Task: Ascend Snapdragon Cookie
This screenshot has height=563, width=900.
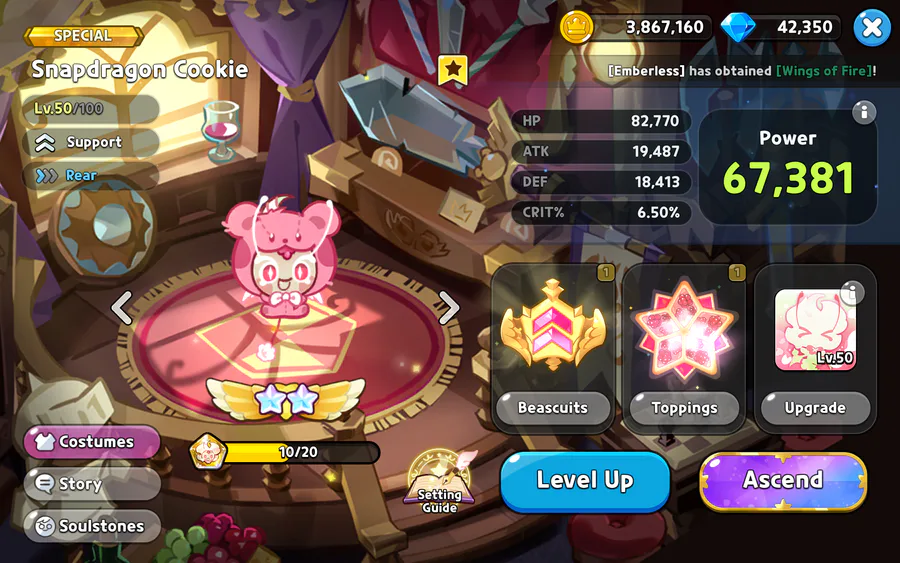Action: [782, 481]
